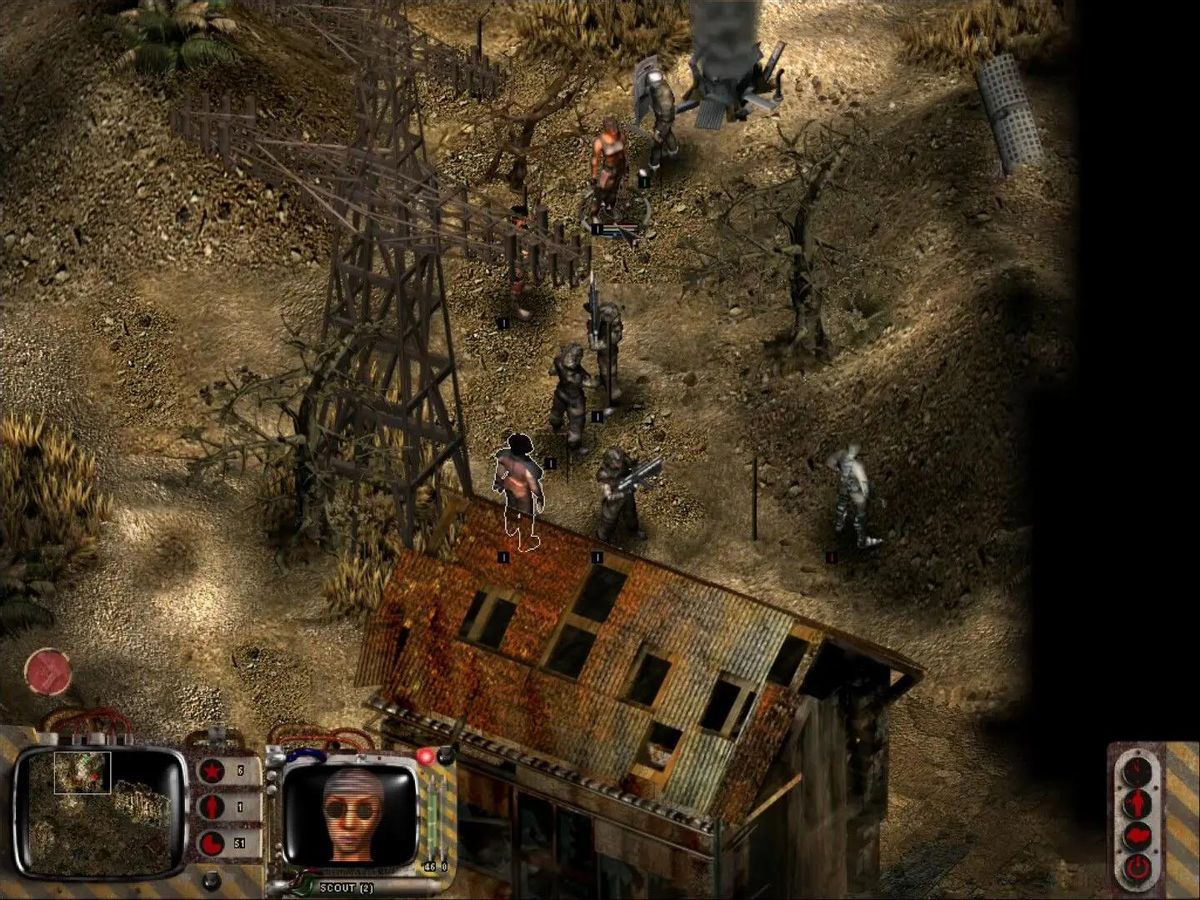Open the menu with the power symbol button
1200x900 pixels.
[x=1137, y=868]
